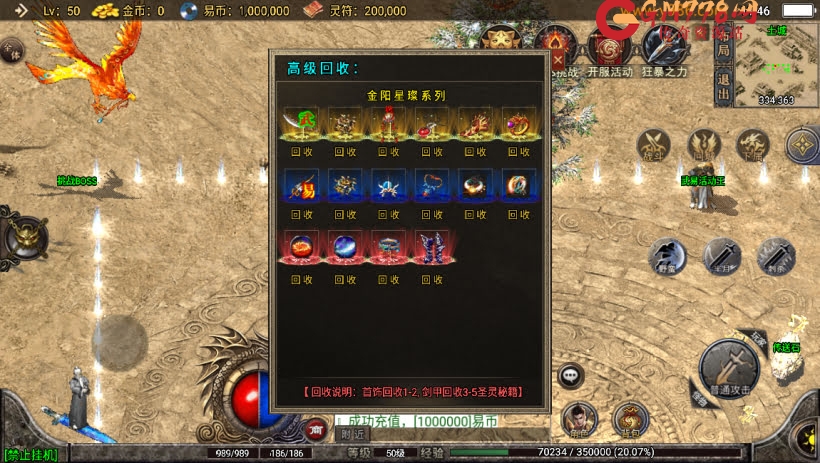Activate the 狂暴之力 berserk power icon

coord(663,48)
